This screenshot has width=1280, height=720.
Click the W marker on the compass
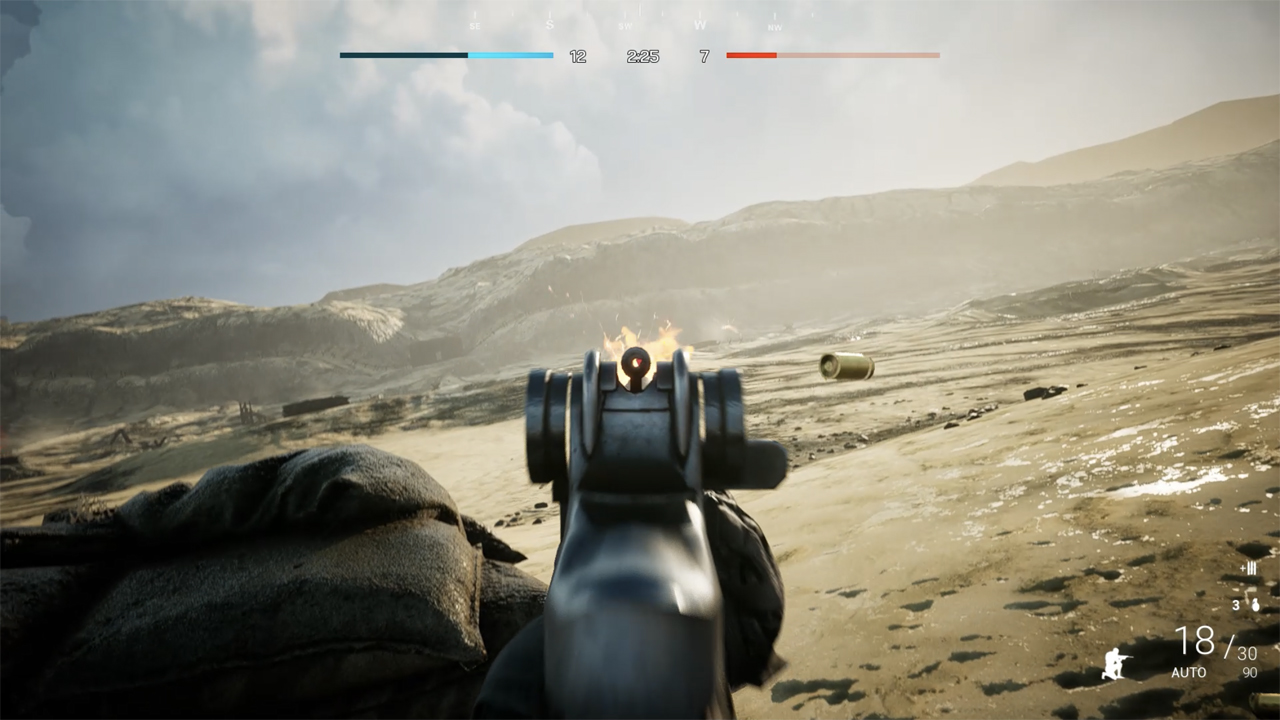(700, 26)
